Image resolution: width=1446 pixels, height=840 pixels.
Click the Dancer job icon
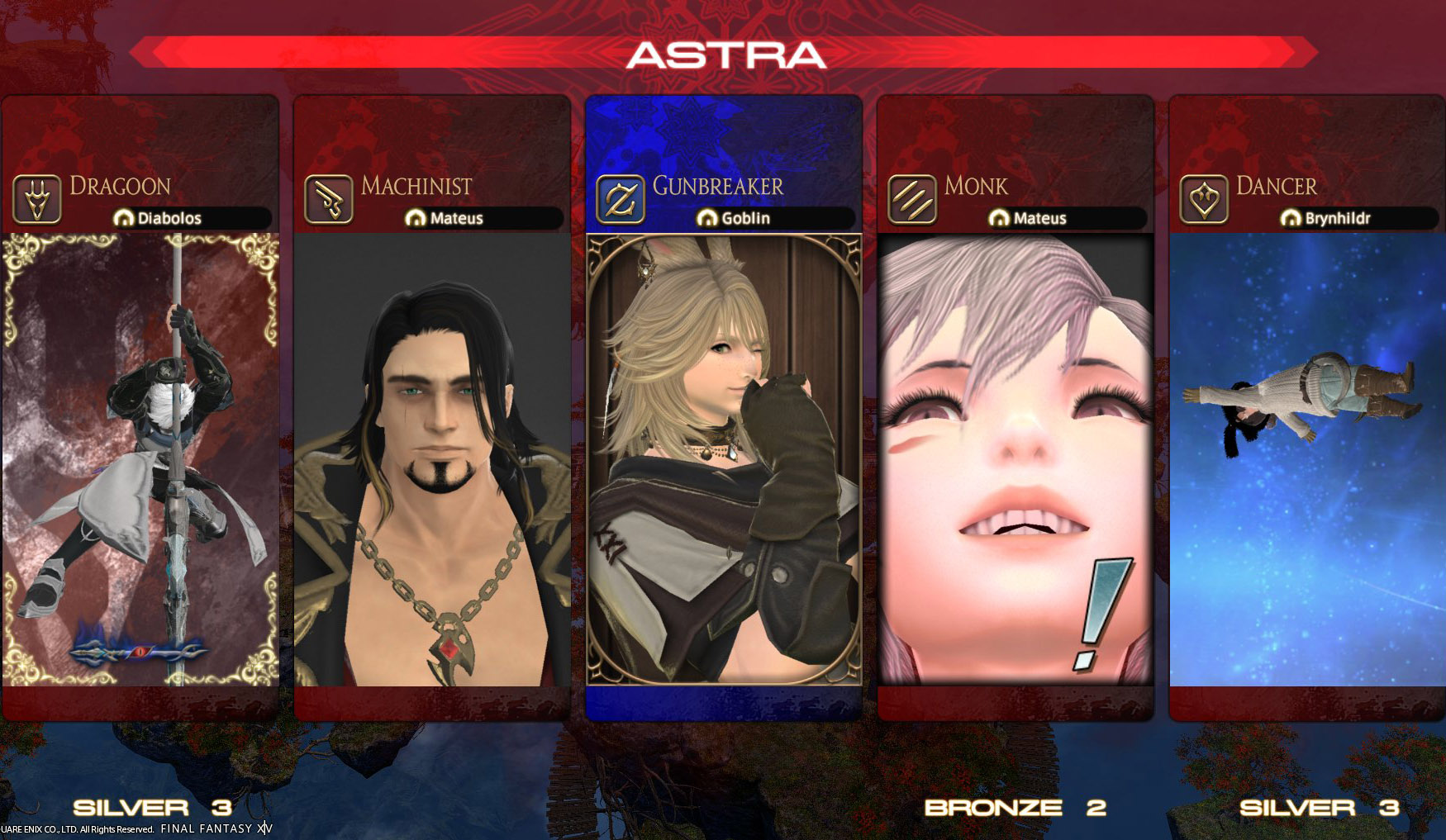click(1204, 200)
